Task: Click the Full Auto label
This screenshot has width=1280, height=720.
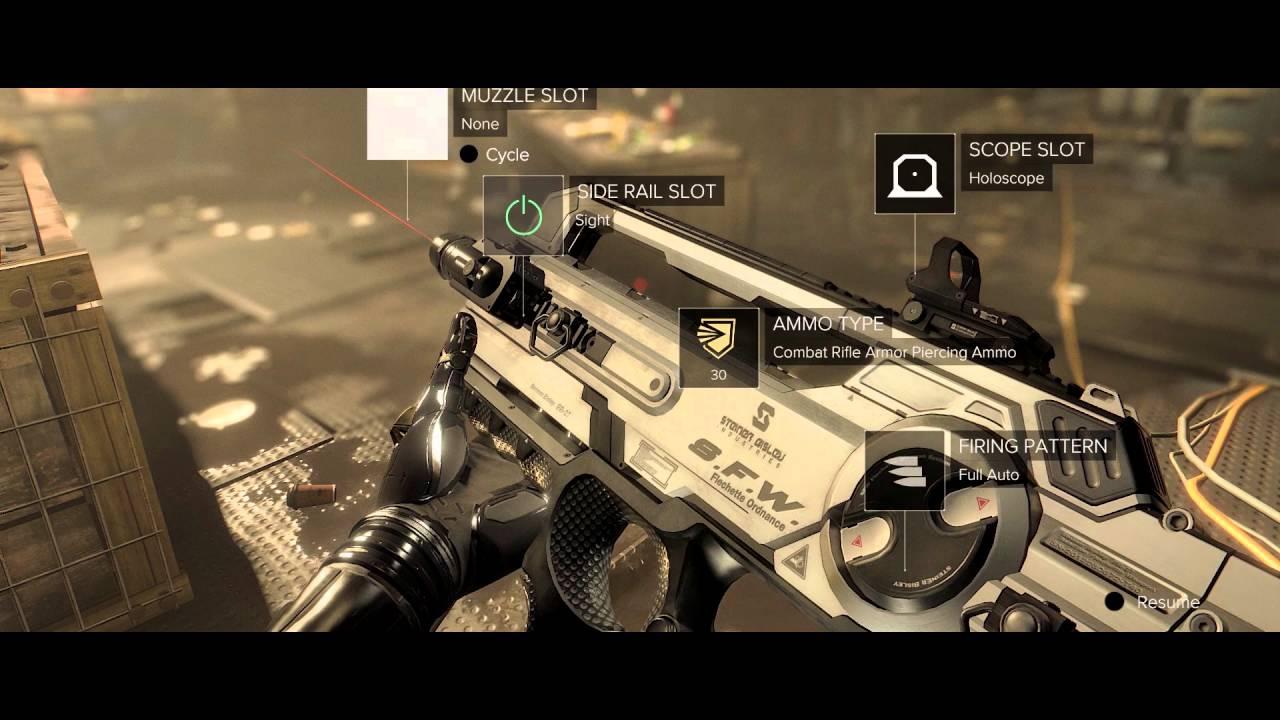Action: (x=990, y=474)
